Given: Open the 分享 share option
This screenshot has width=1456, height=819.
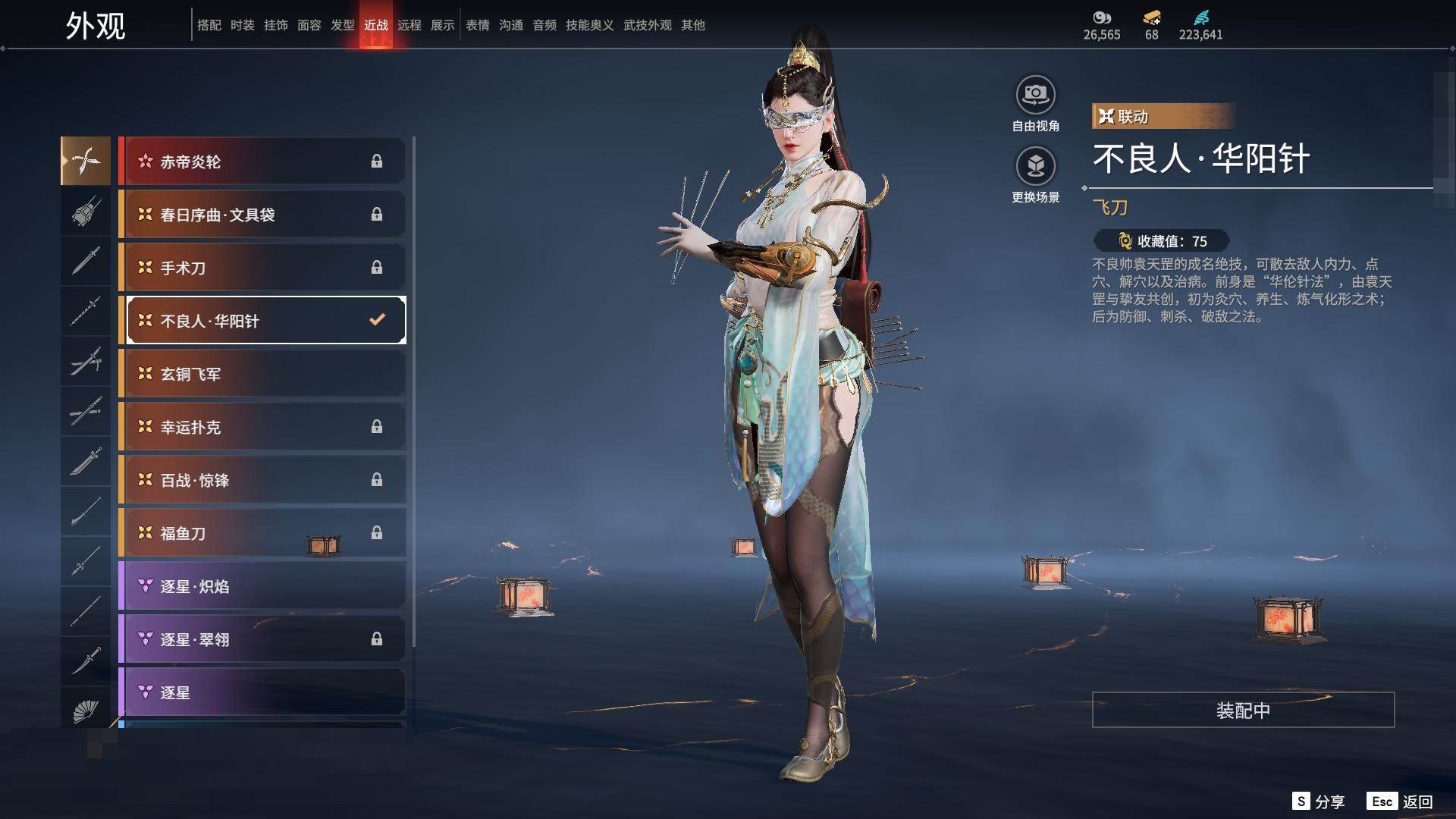Looking at the screenshot, I should (1319, 802).
